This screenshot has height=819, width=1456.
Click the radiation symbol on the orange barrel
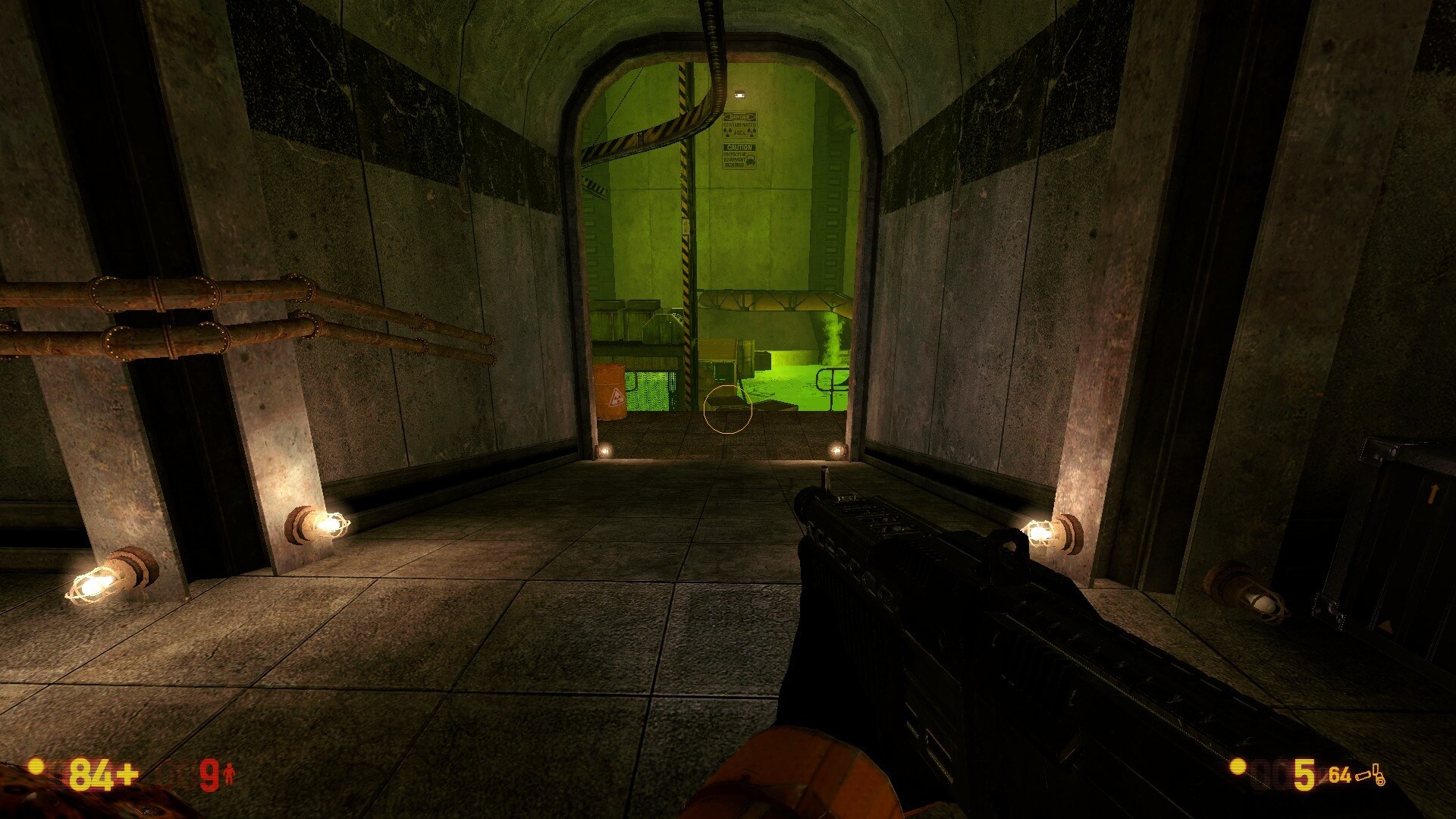(x=619, y=396)
